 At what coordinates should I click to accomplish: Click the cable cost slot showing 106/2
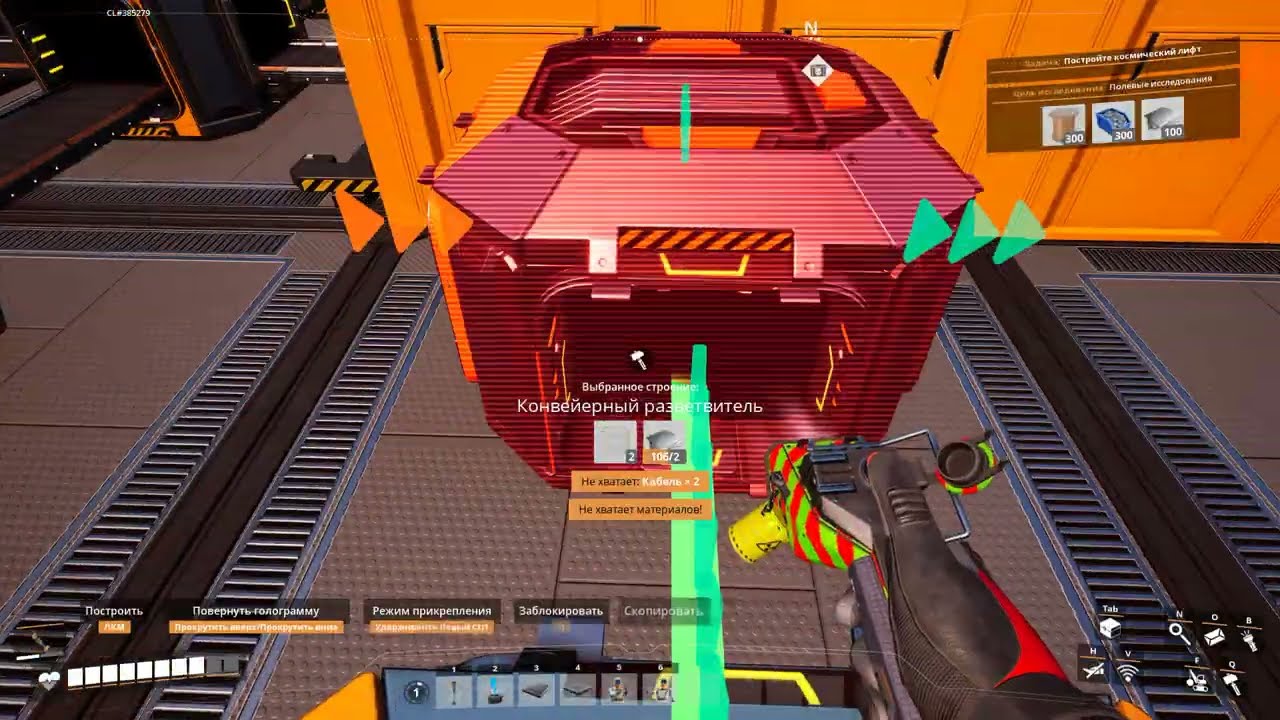(x=665, y=443)
